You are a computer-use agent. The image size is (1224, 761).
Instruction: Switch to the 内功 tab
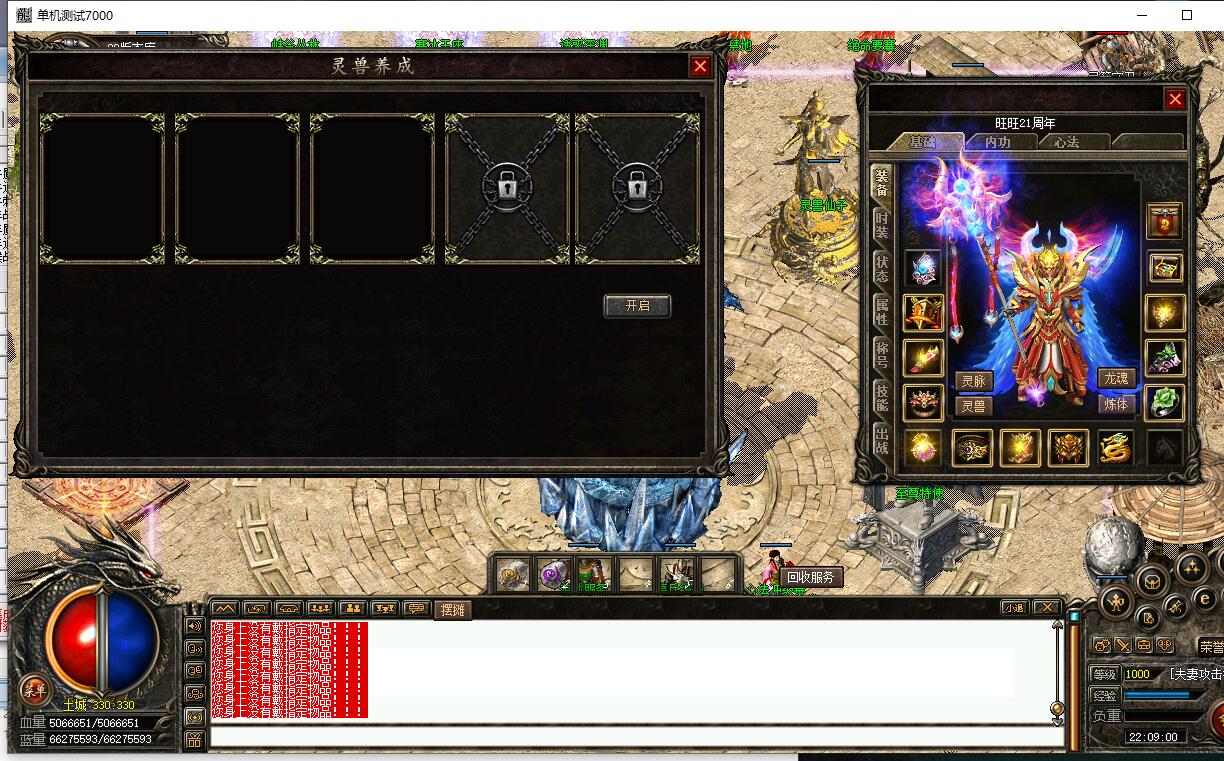coord(997,142)
